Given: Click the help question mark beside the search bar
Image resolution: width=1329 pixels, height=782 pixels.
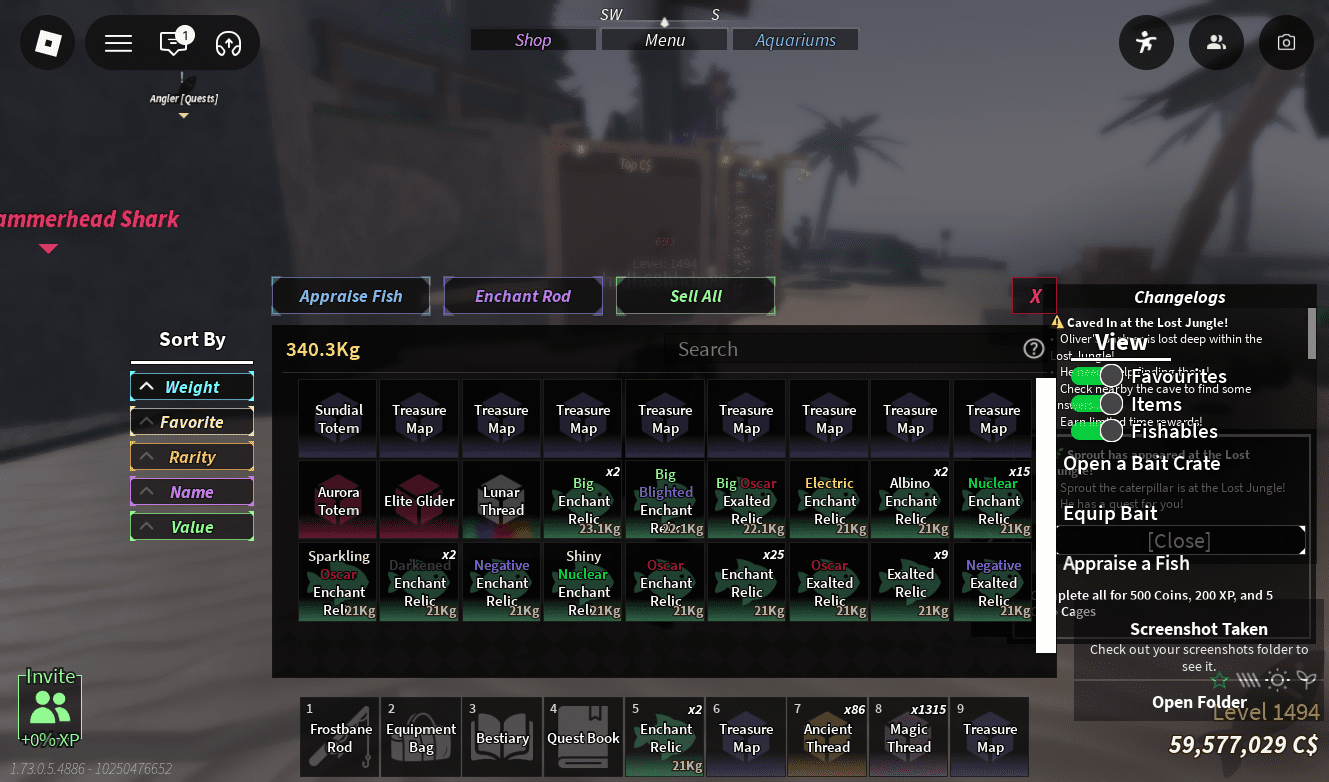Looking at the screenshot, I should 1033,348.
